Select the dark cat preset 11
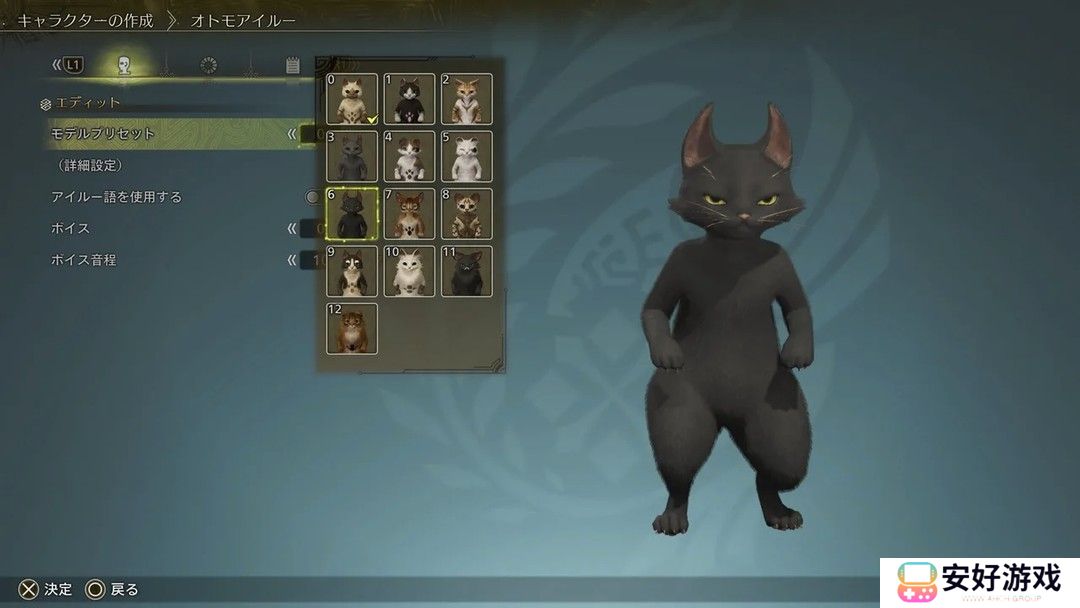 point(467,271)
